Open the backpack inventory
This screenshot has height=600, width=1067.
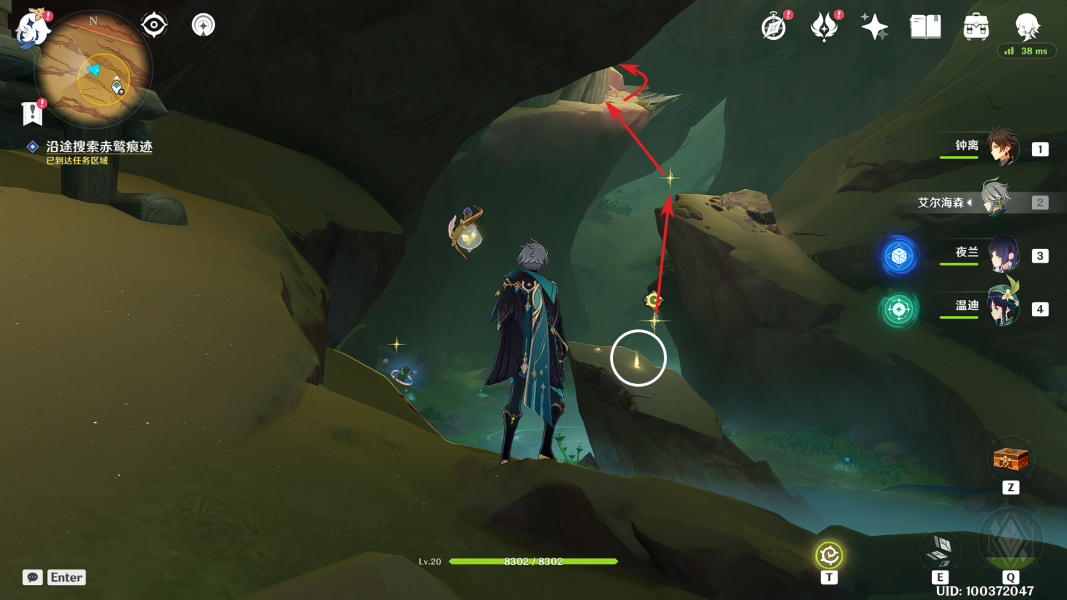[x=976, y=27]
